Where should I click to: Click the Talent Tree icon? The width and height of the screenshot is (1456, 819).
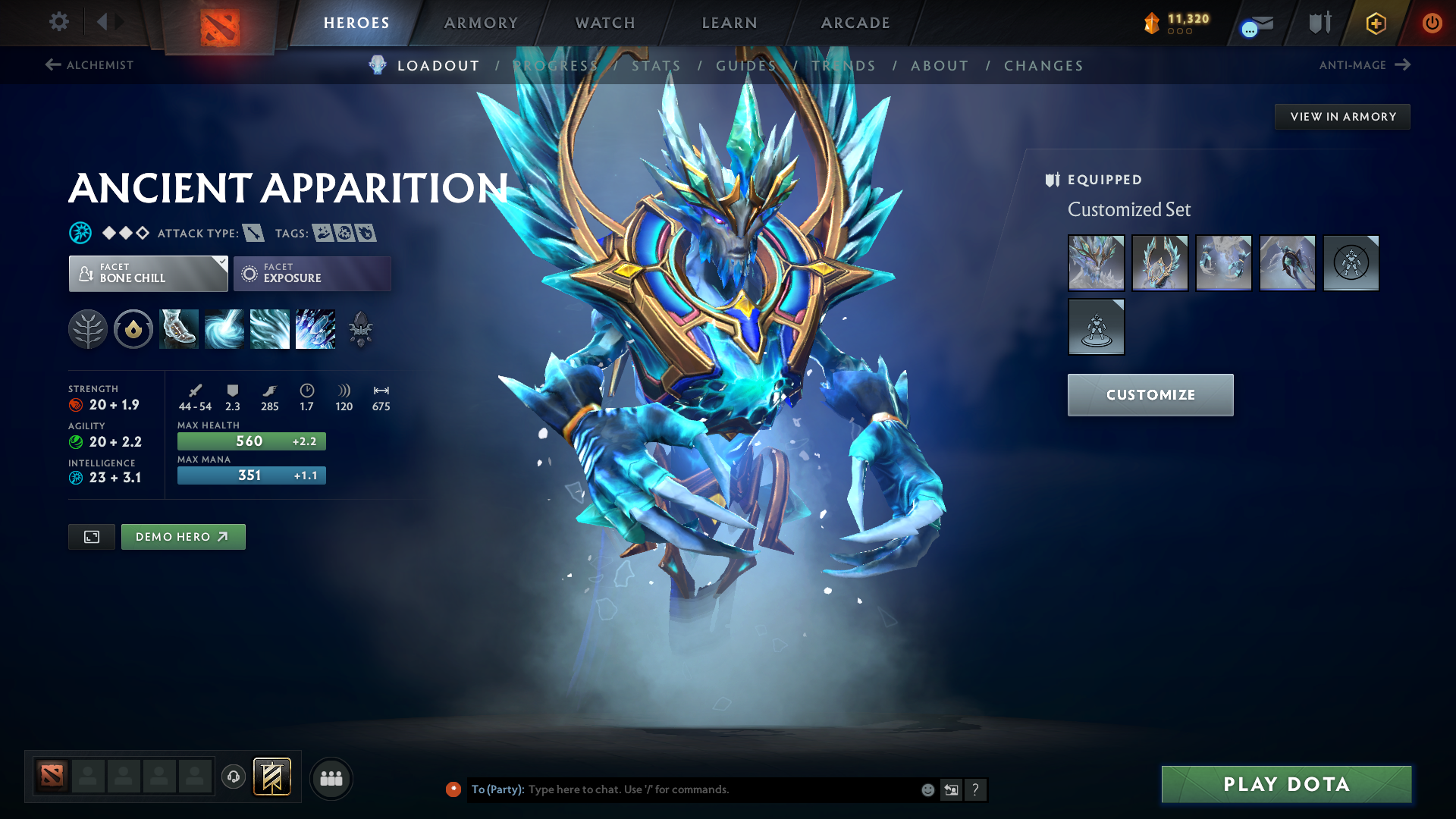tap(87, 329)
